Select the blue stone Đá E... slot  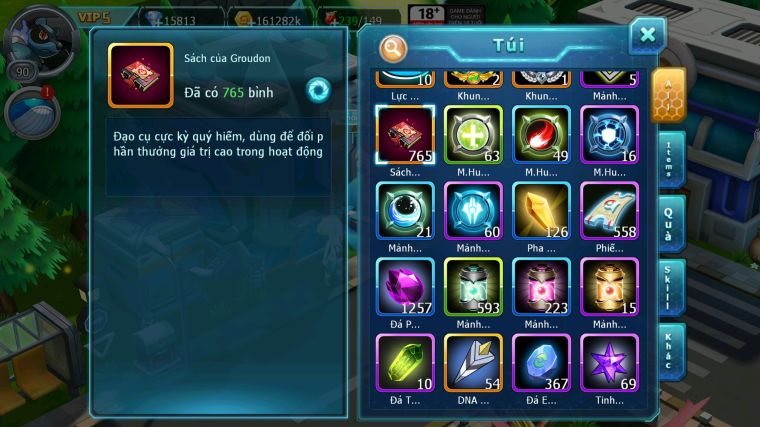[541, 362]
